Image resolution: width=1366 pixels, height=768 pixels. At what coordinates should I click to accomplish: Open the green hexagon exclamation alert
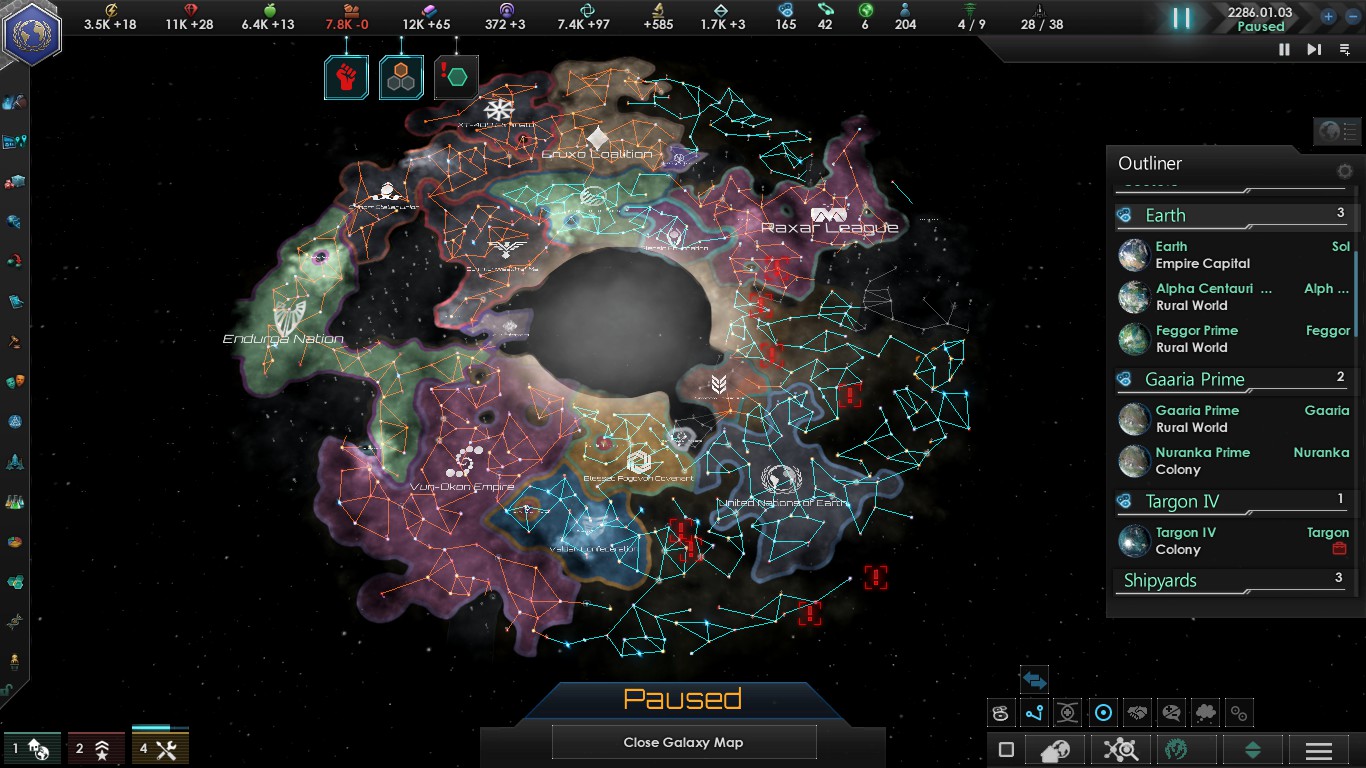click(x=456, y=77)
